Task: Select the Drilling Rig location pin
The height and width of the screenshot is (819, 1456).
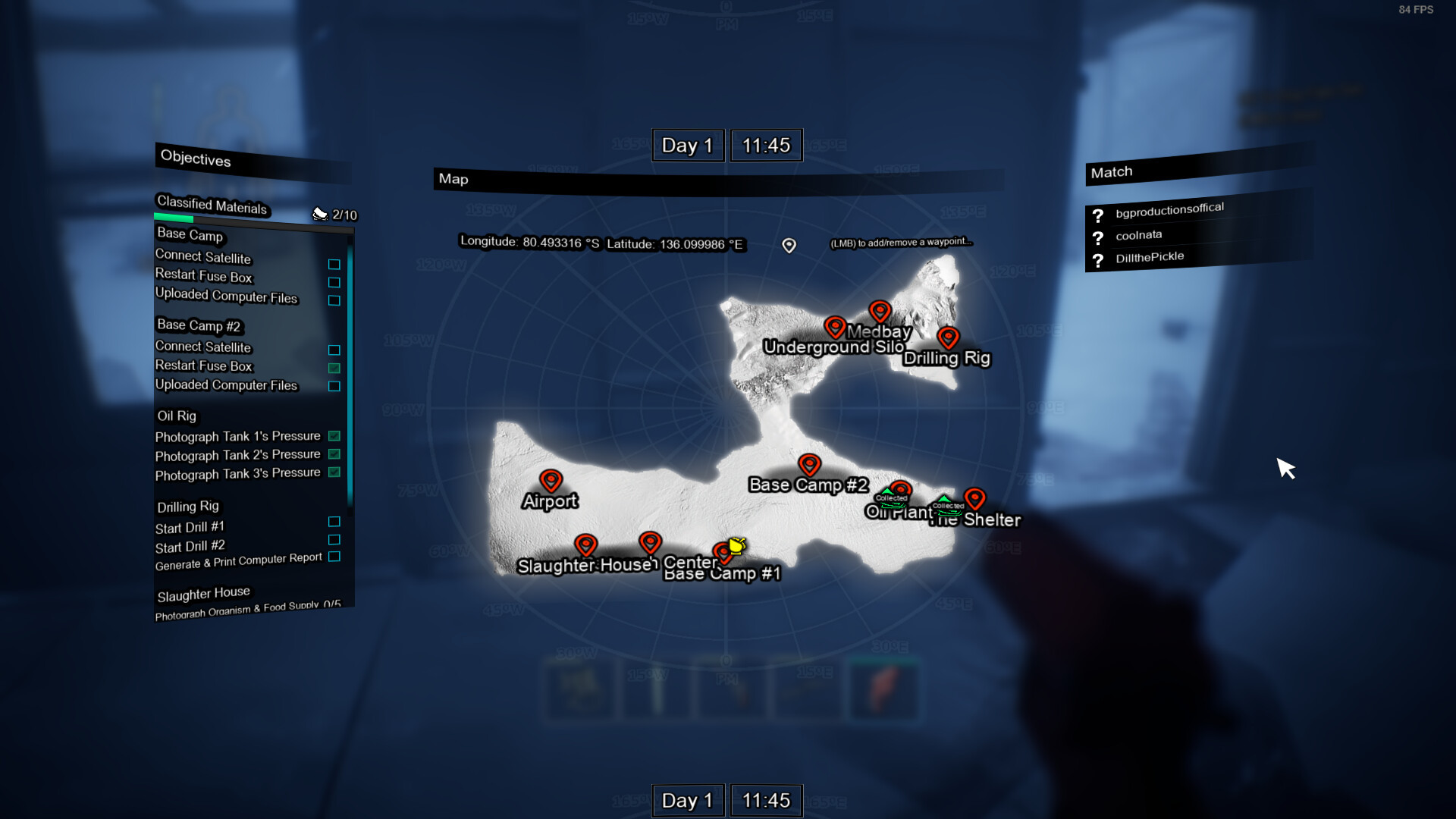Action: [x=948, y=337]
